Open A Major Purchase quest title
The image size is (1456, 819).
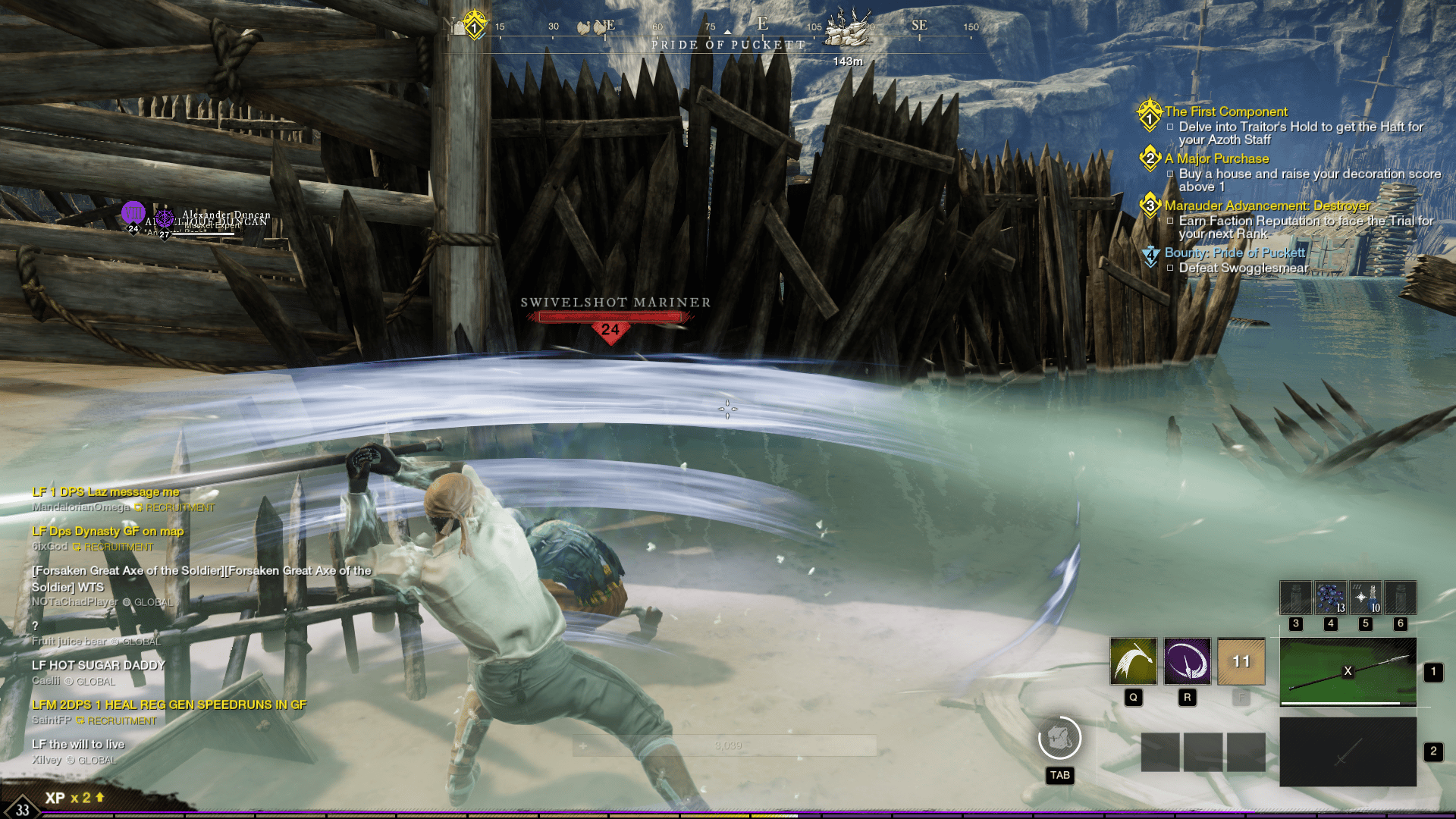[x=1216, y=158]
